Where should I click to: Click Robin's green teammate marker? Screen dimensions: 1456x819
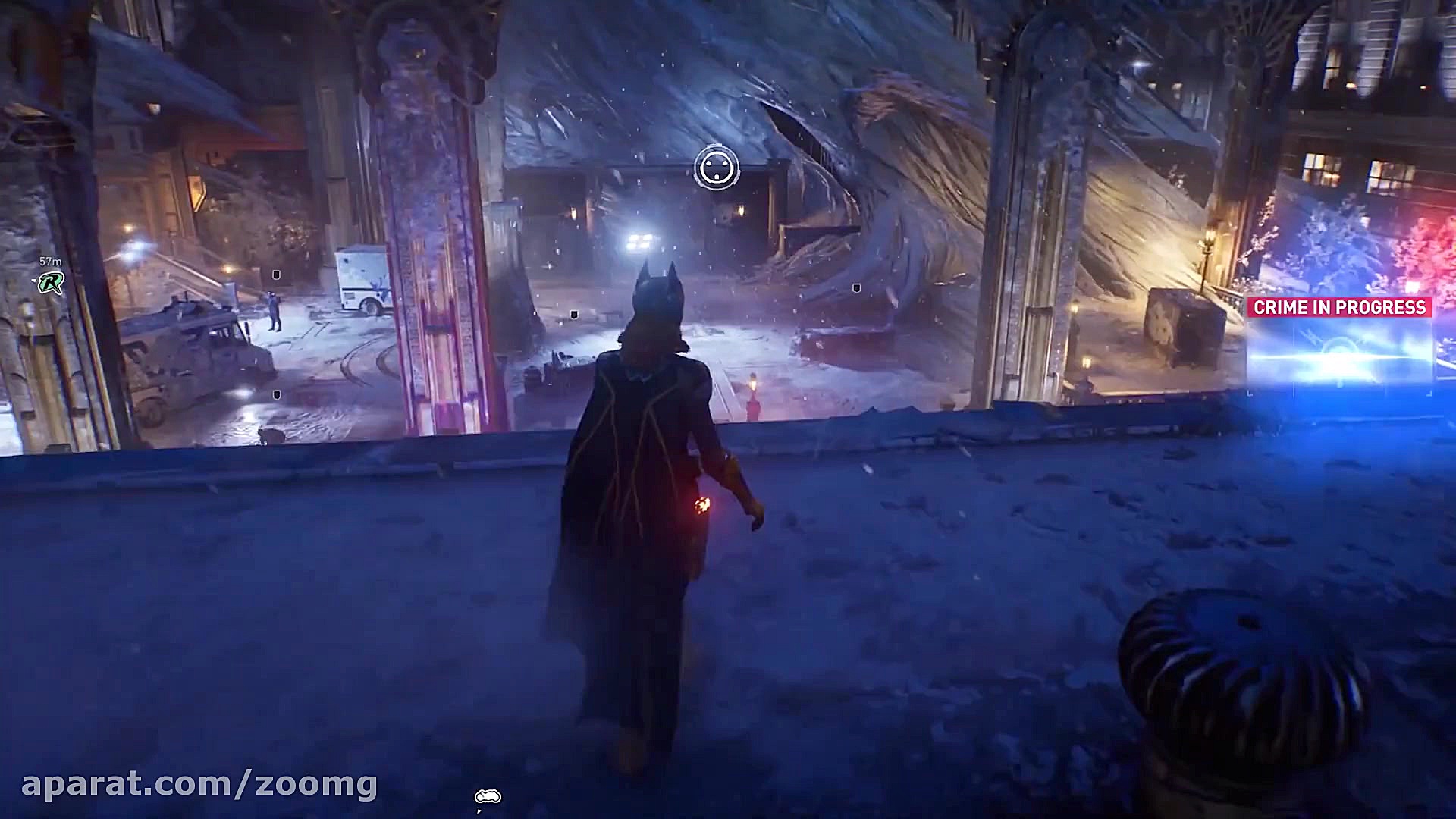point(51,283)
